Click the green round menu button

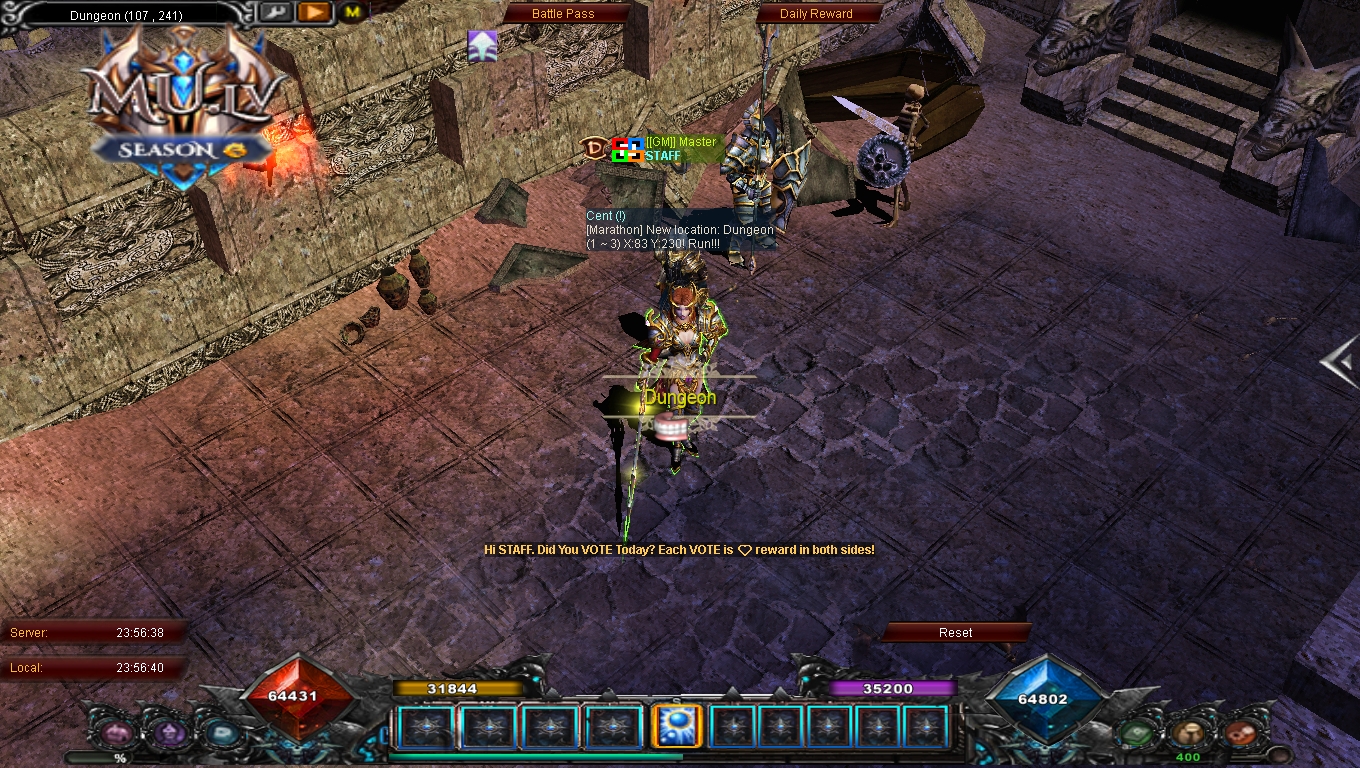[1137, 734]
